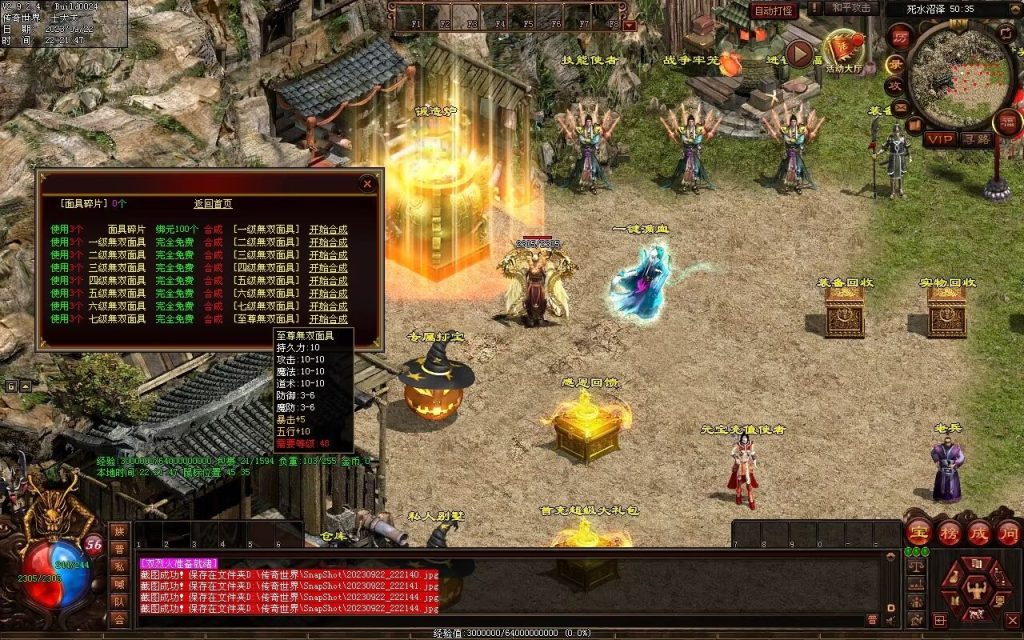1024x640 pixels.
Task: Click the minimap refresh arrows button
Action: click(x=1008, y=33)
